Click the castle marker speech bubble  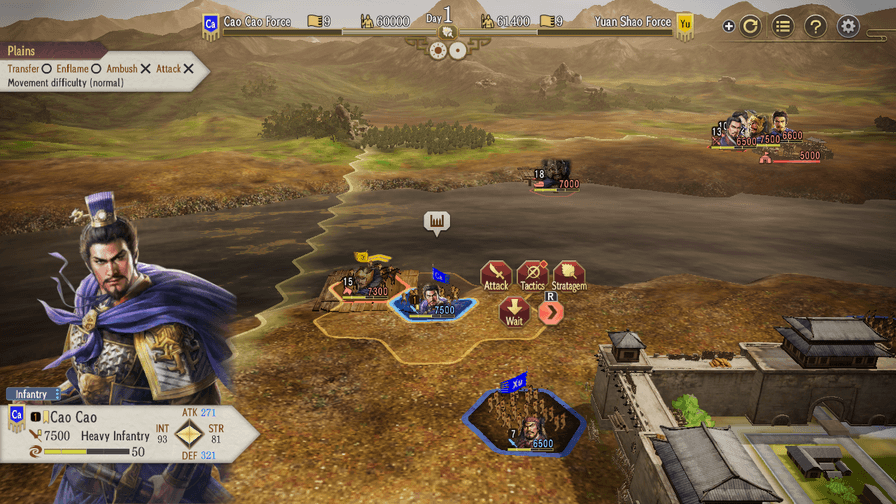[x=436, y=221]
